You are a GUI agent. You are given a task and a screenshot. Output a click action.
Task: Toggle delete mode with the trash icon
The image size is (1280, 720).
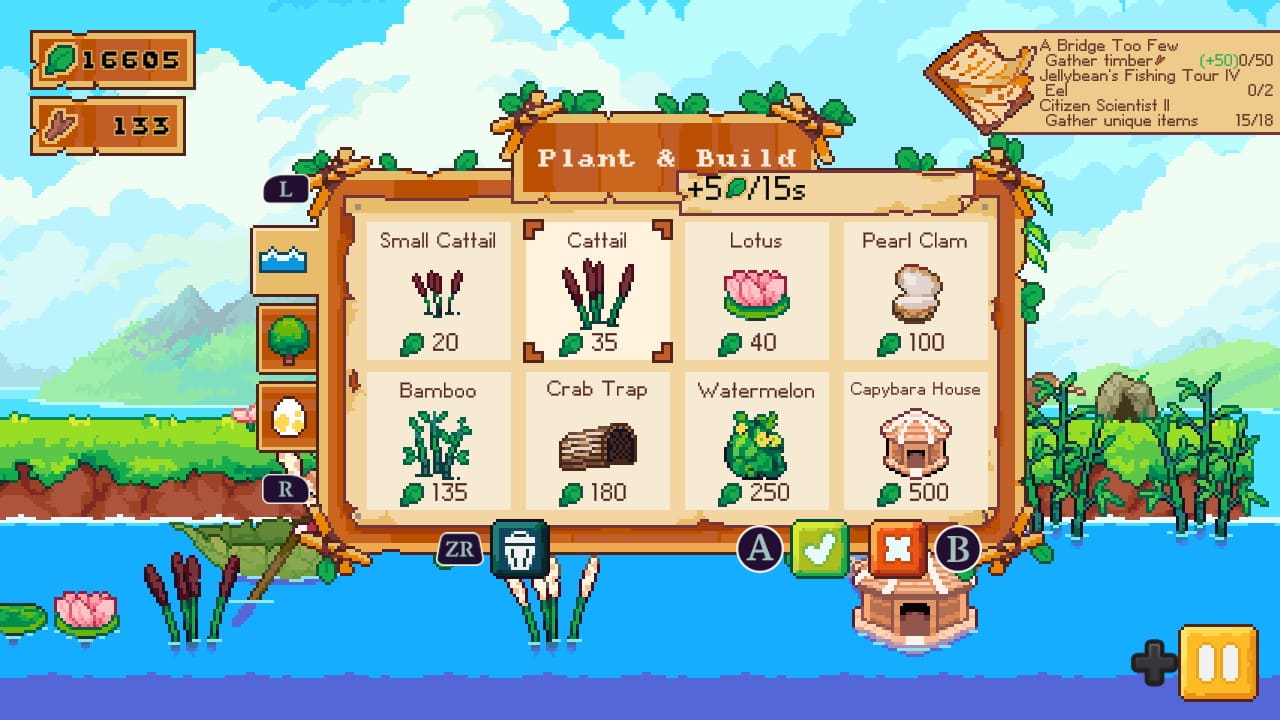tap(522, 547)
